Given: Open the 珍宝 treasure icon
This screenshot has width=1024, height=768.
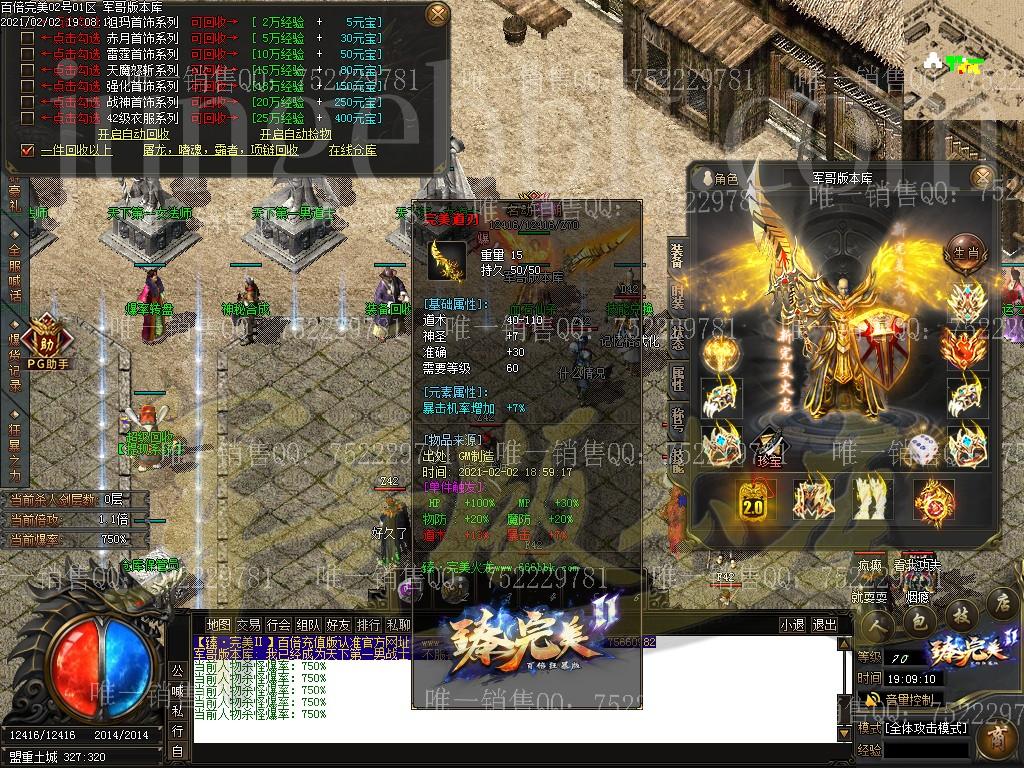Looking at the screenshot, I should (x=767, y=445).
